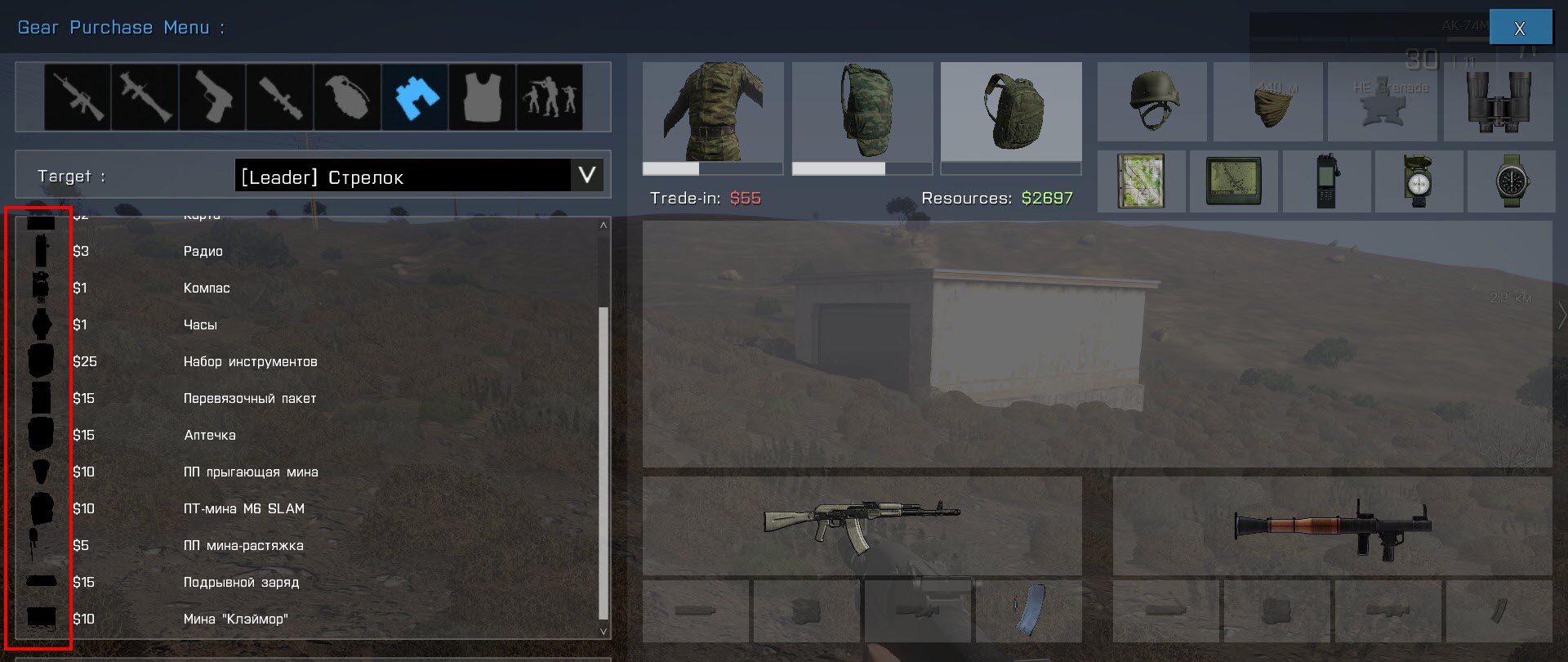Click the camouflage uniform slot
This screenshot has width=1568, height=662.
click(x=713, y=112)
